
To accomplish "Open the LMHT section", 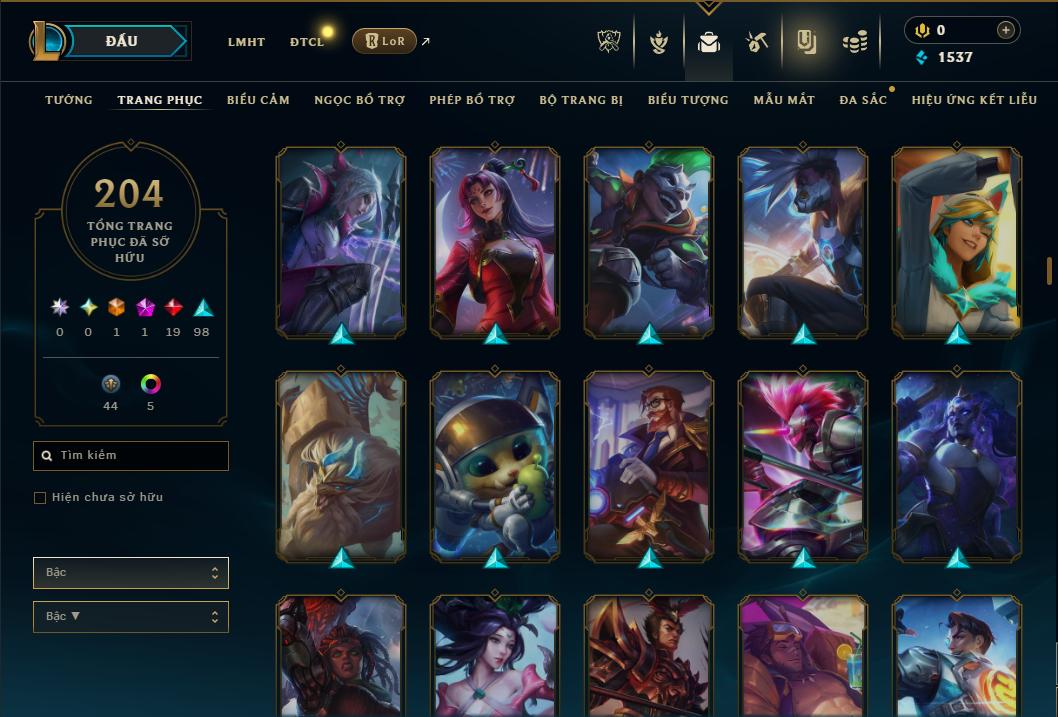I will click(x=246, y=42).
